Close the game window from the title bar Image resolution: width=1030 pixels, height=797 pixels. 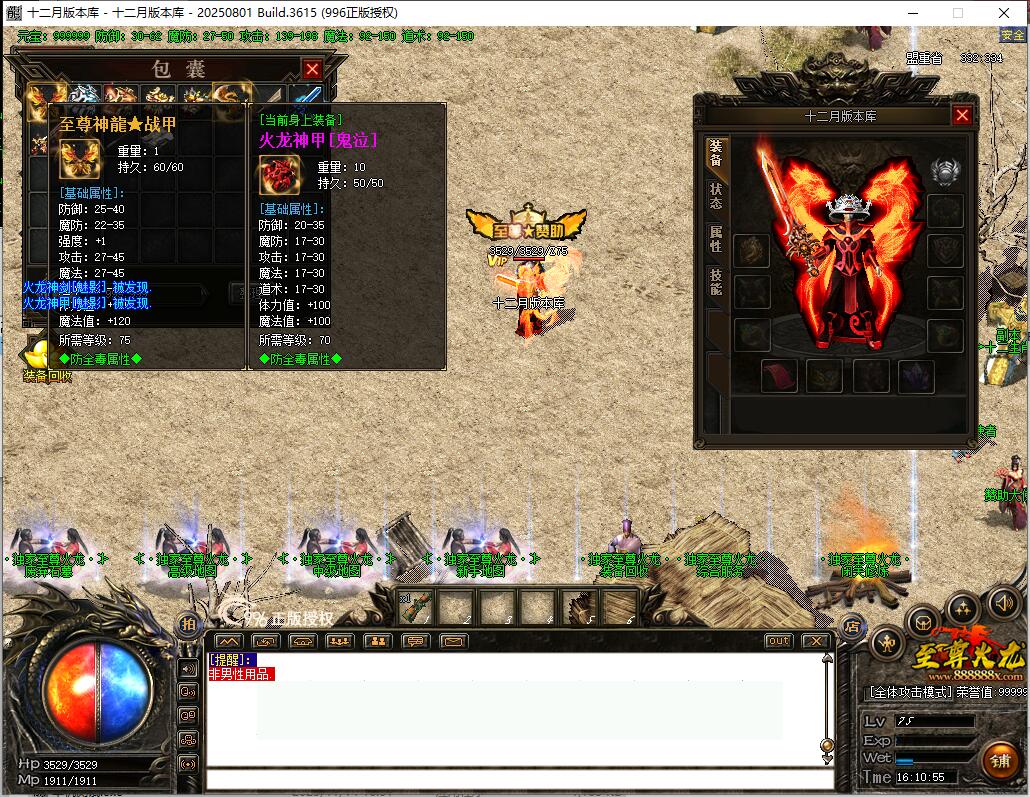(1003, 13)
